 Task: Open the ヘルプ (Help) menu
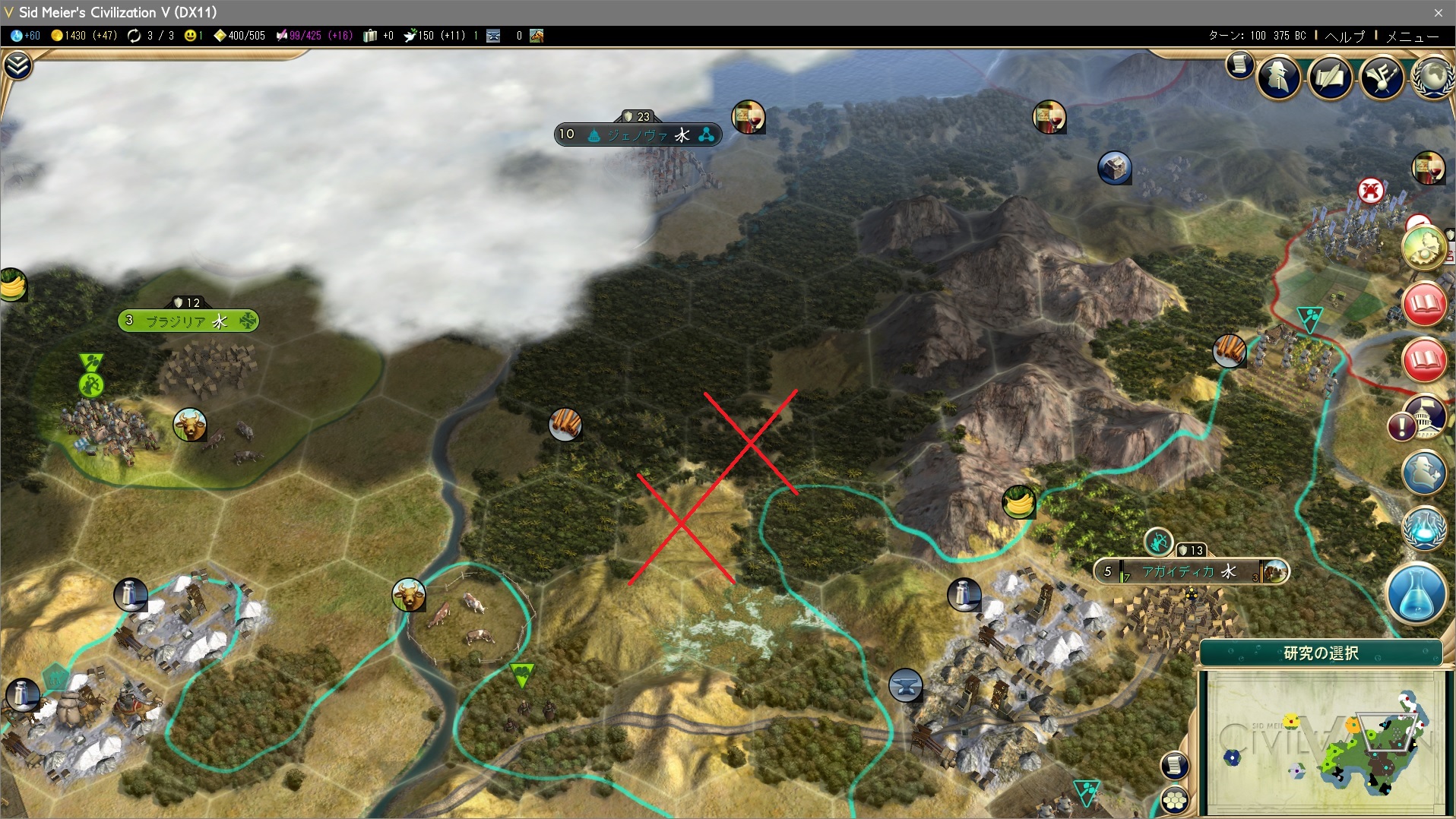click(x=1344, y=36)
